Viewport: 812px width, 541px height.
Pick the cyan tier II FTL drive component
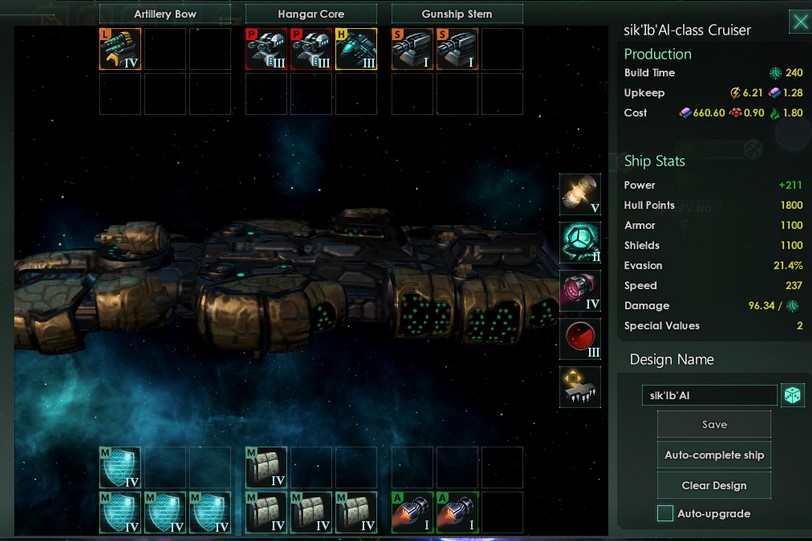pyautogui.click(x=580, y=243)
